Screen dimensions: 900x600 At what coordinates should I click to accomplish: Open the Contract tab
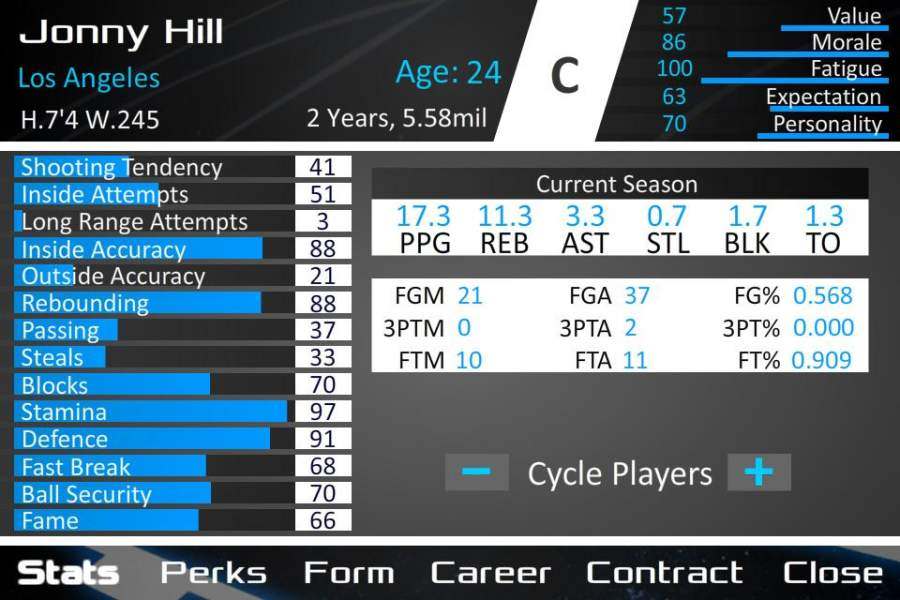point(664,573)
